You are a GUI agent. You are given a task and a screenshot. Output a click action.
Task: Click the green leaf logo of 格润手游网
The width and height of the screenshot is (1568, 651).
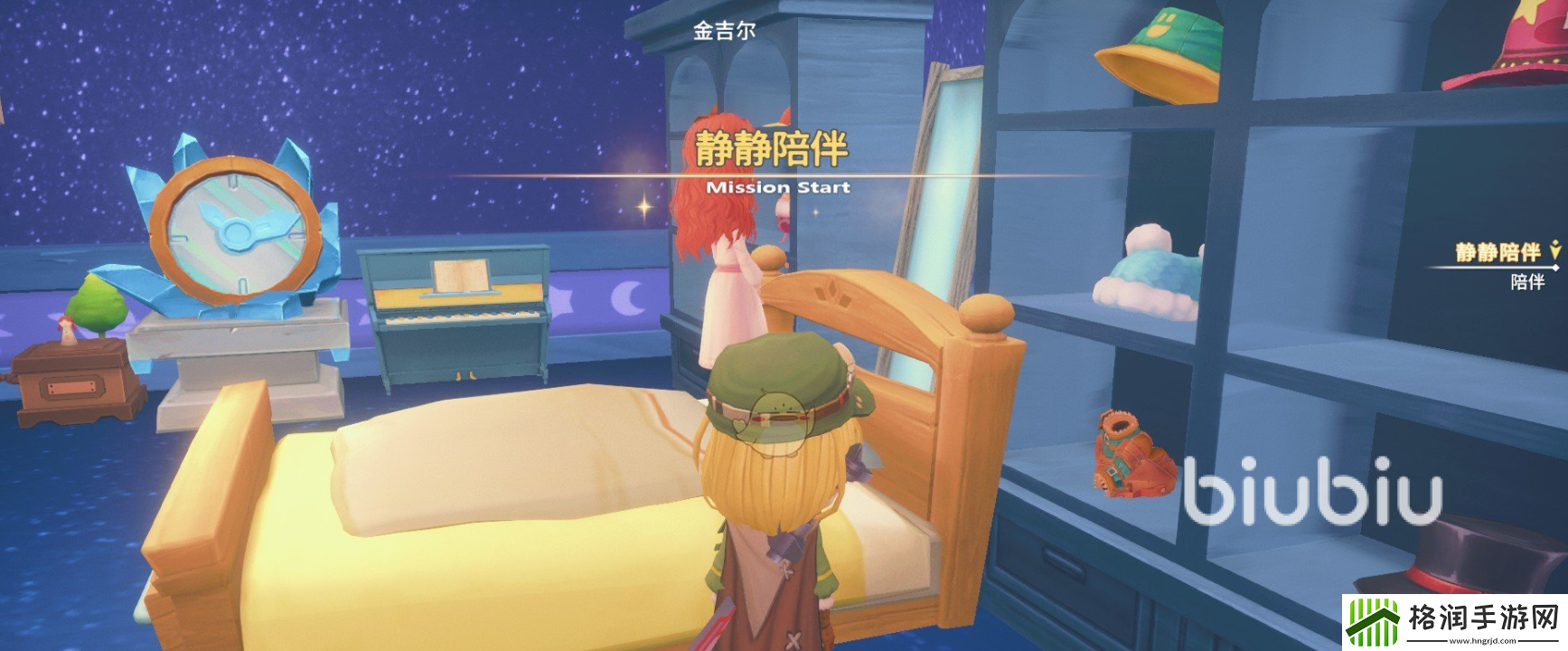(x=1374, y=621)
